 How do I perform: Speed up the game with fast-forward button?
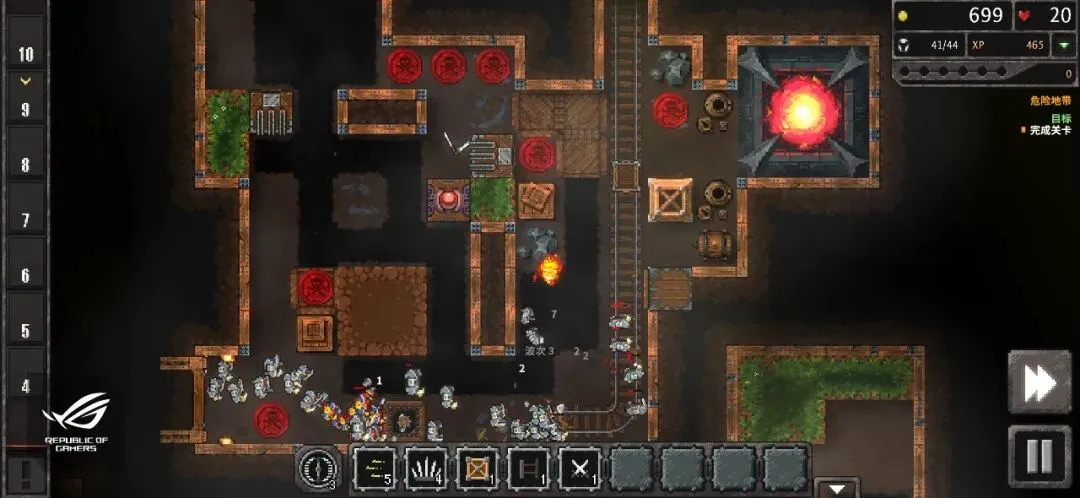1039,382
